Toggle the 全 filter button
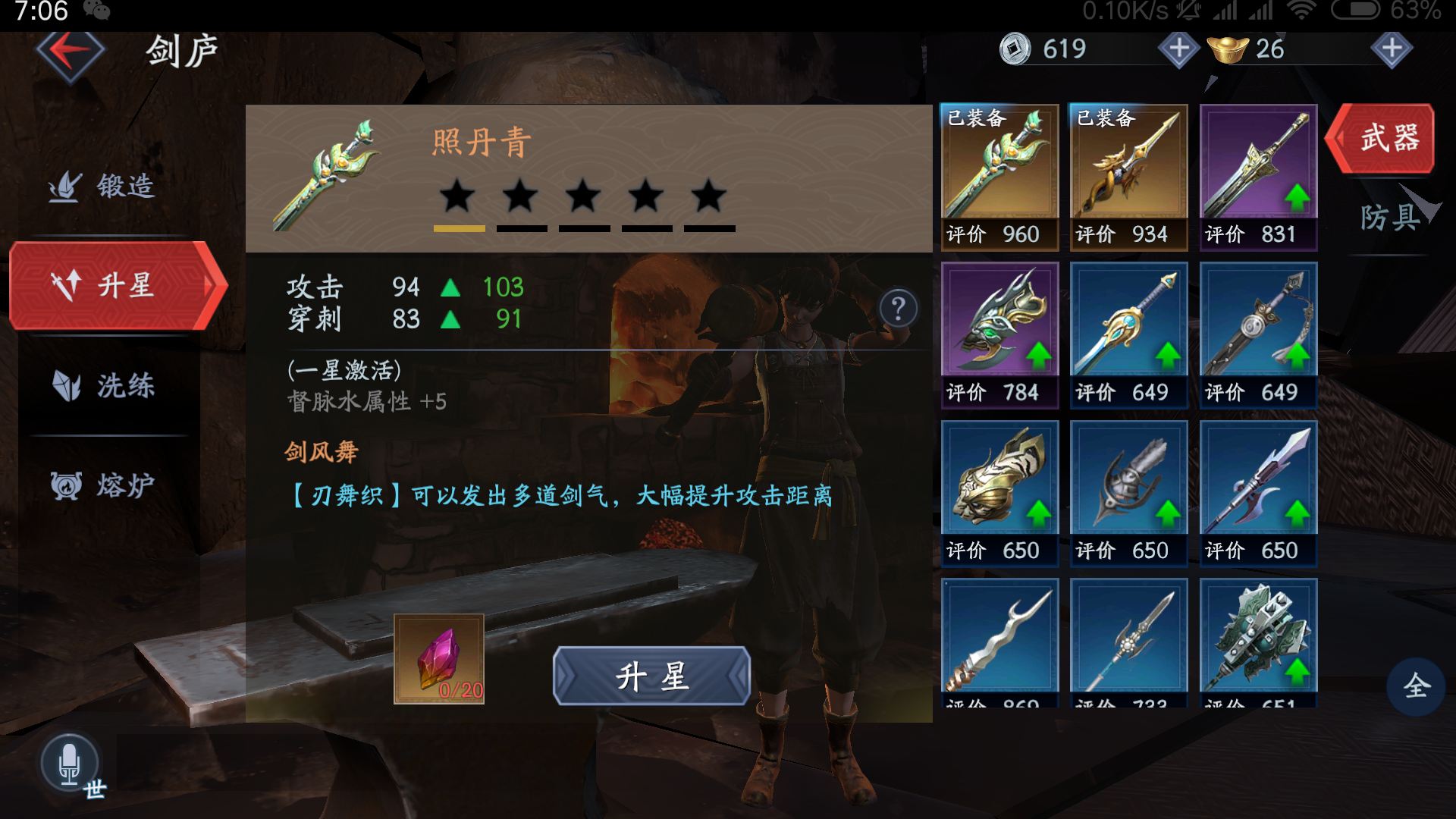Image resolution: width=1456 pixels, height=819 pixels. pos(1417,685)
